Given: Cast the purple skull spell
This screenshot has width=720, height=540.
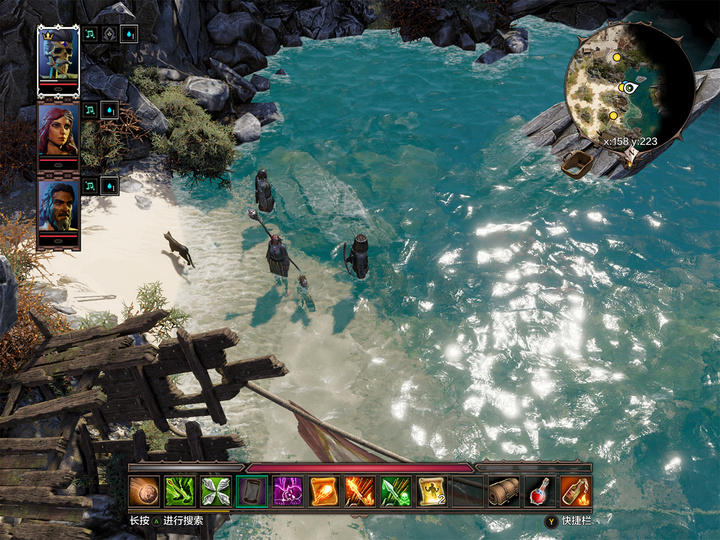Looking at the screenshot, I should [x=288, y=491].
